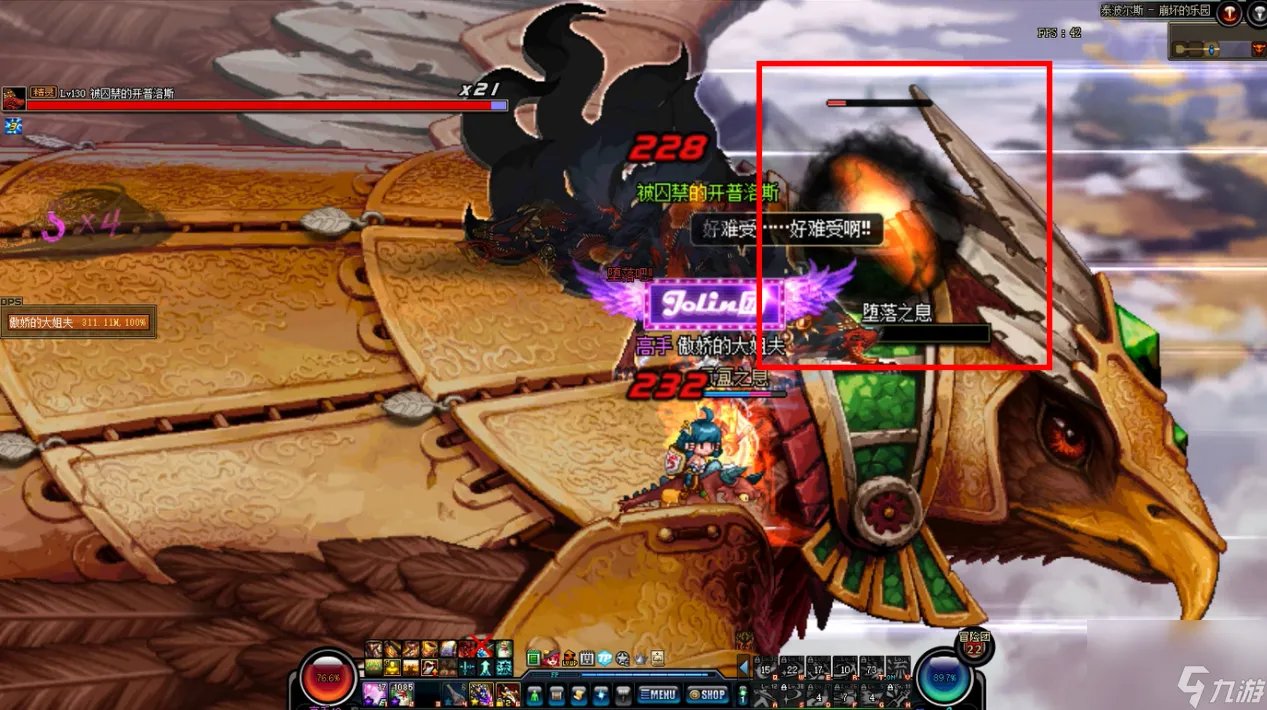
Task: Collapse the skill bar with blue arrow
Action: coord(744,666)
